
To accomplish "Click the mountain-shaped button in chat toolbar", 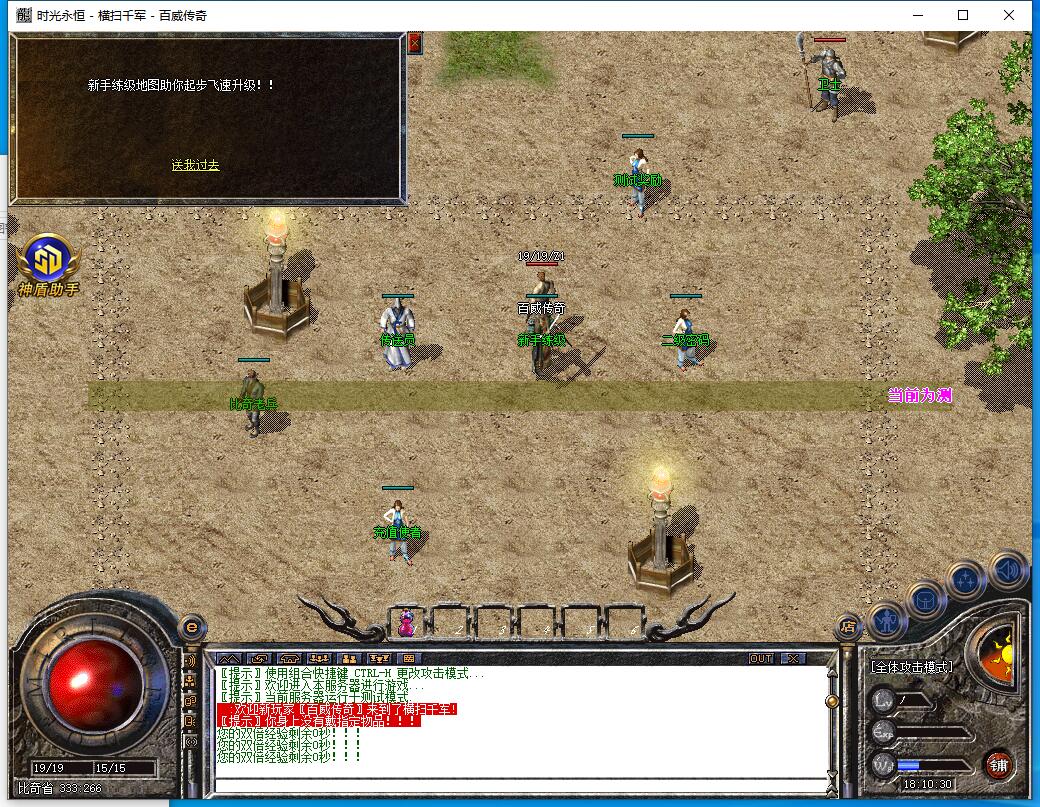I will point(229,658).
